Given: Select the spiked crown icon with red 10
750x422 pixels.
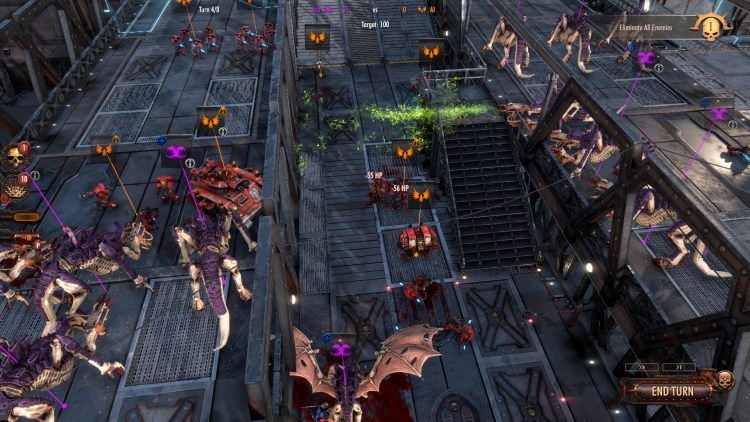Looking at the screenshot, I should coord(16,187).
